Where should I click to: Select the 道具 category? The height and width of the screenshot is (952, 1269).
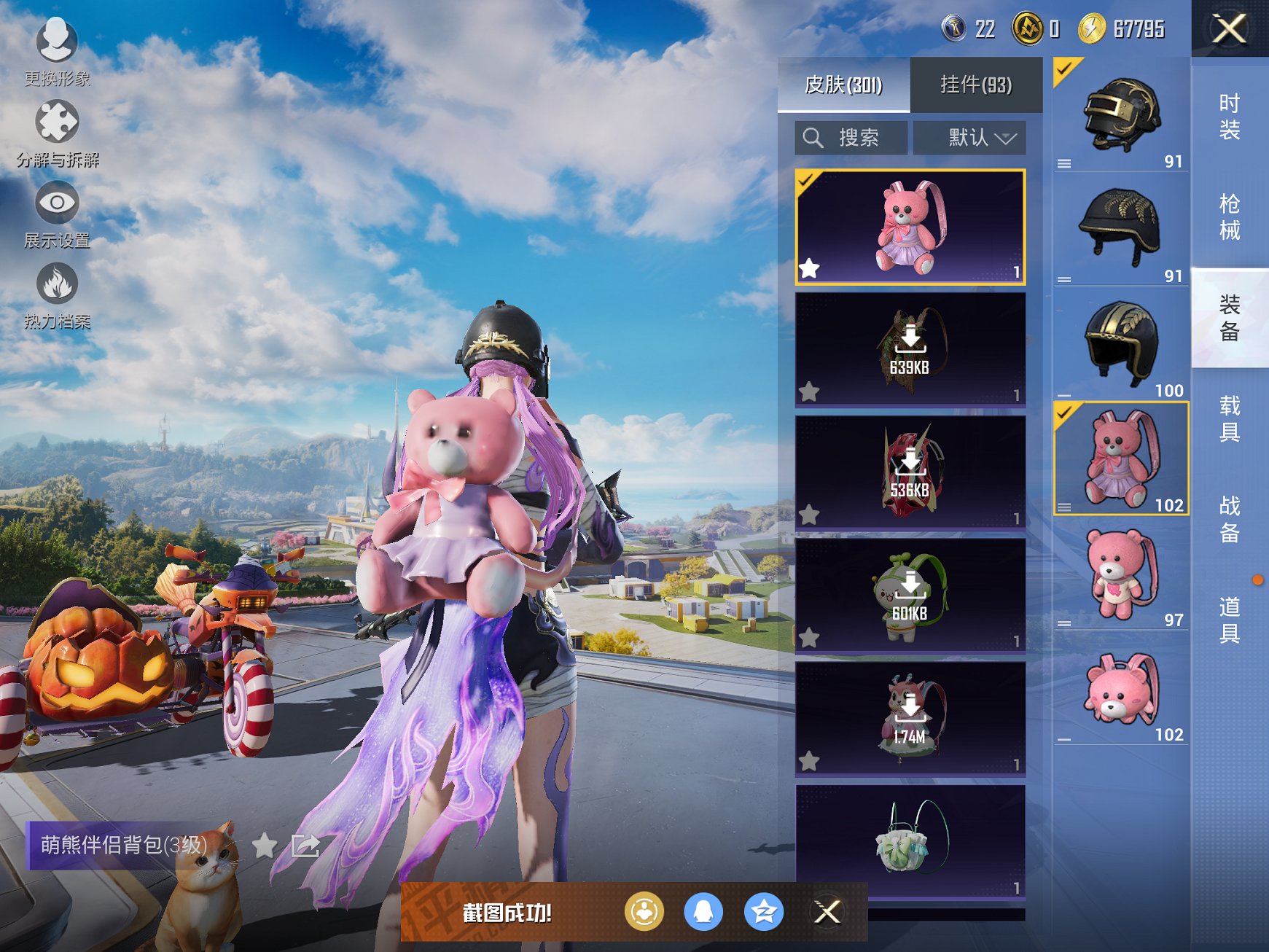click(x=1229, y=620)
